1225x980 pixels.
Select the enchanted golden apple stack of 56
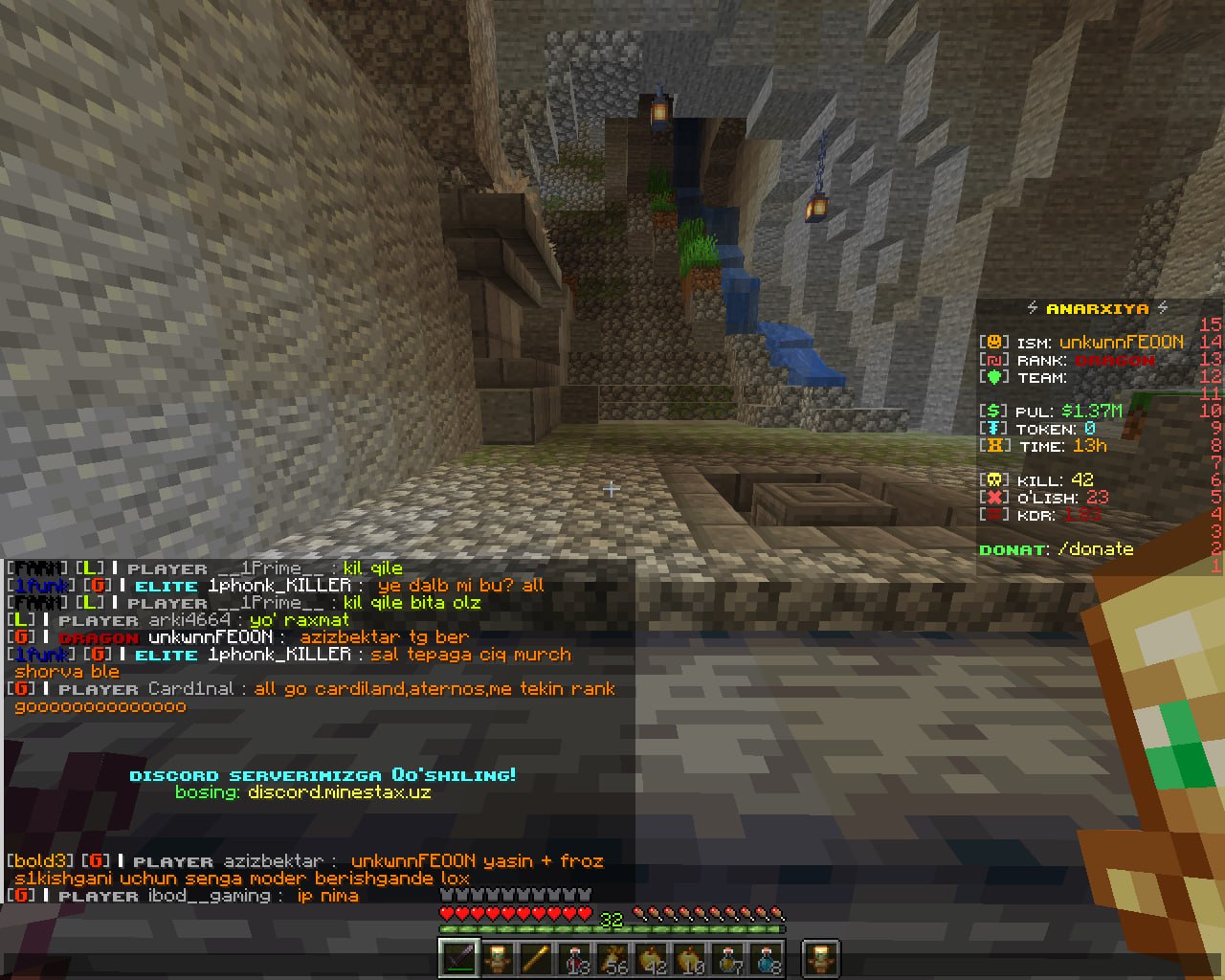[x=612, y=957]
